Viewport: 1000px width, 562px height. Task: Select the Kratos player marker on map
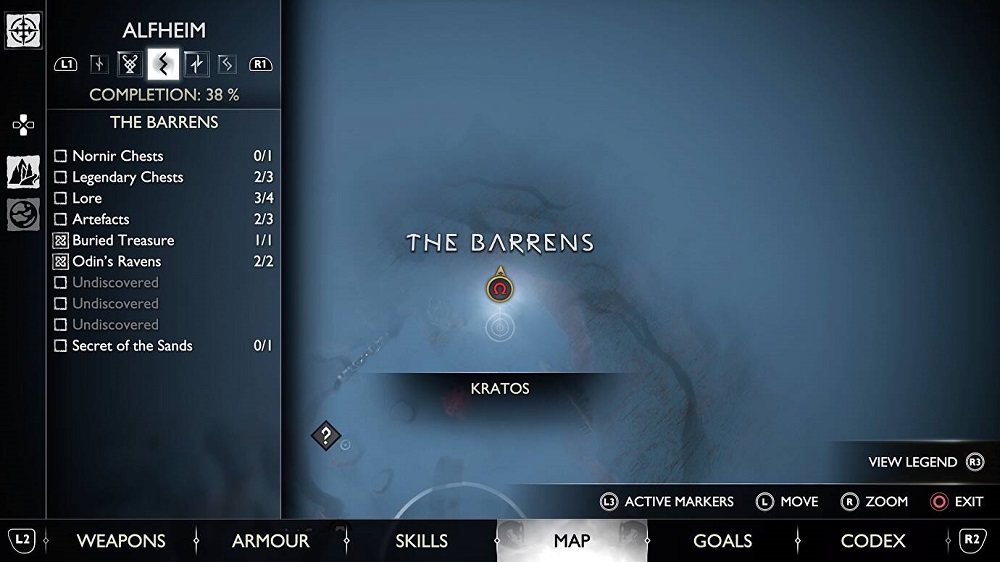click(x=500, y=289)
